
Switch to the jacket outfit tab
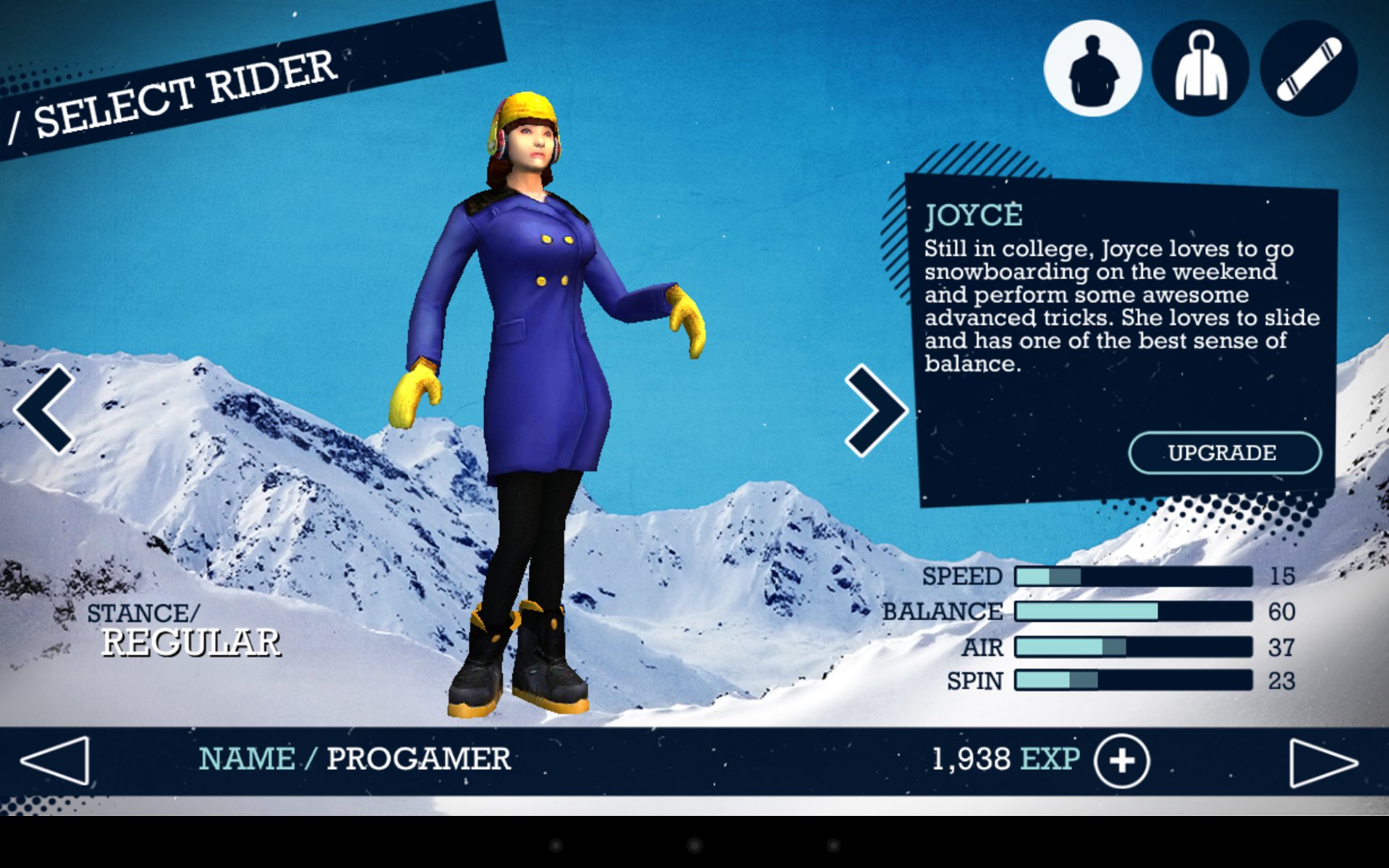[x=1200, y=69]
